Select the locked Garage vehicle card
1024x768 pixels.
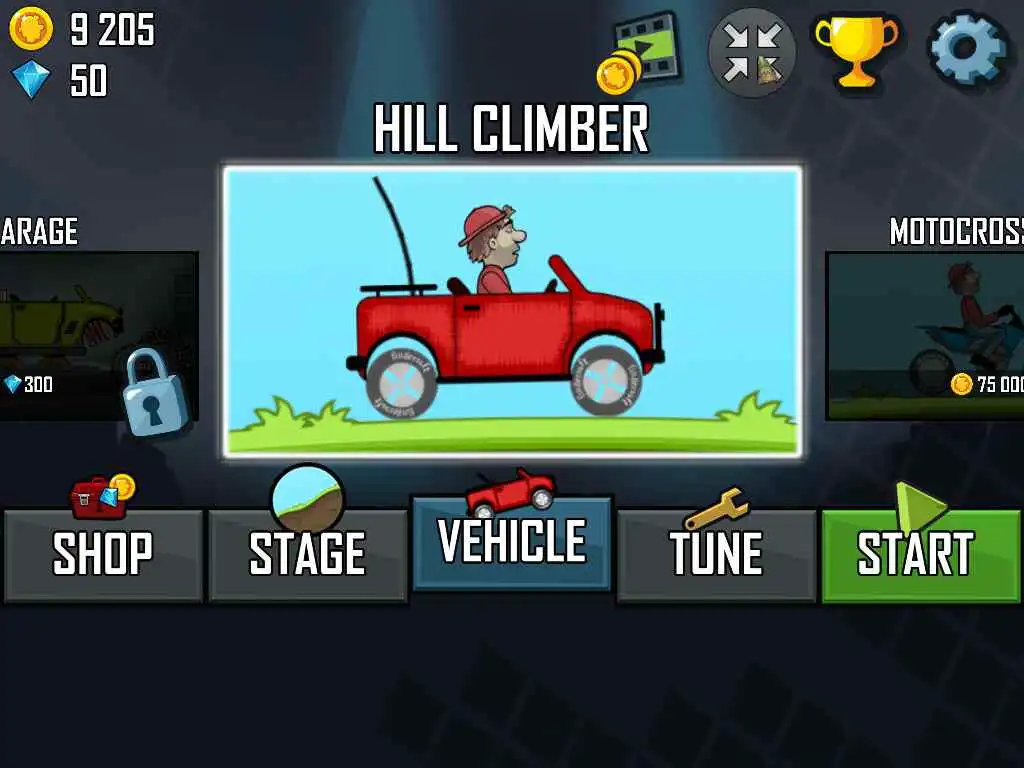tap(98, 335)
